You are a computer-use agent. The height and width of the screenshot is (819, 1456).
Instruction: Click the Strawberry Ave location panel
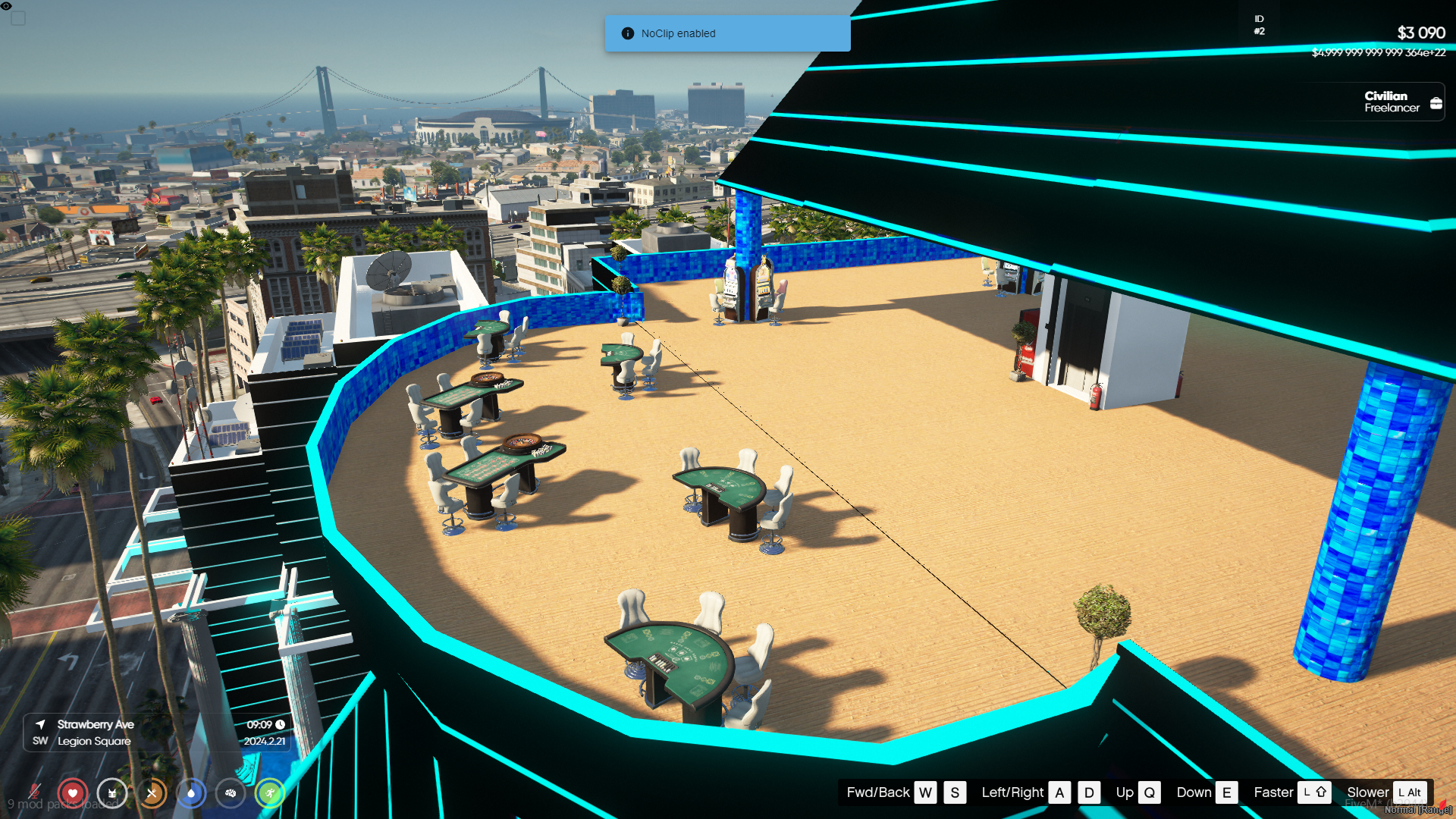[x=157, y=733]
